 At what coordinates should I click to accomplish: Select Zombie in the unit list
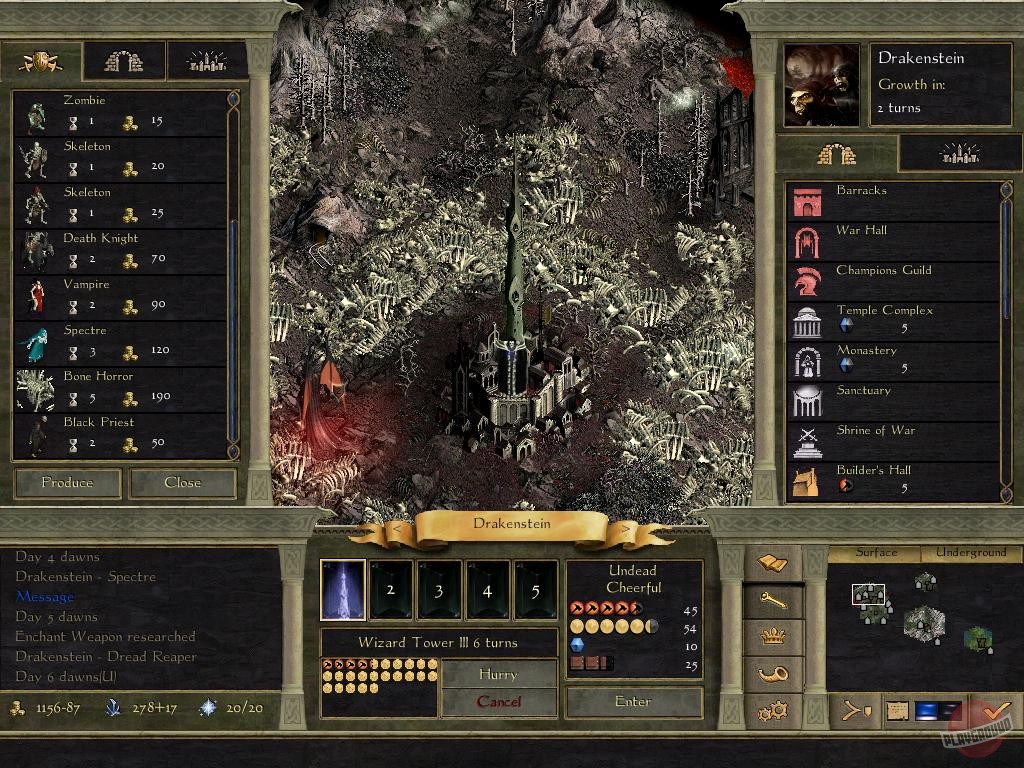tap(122, 112)
